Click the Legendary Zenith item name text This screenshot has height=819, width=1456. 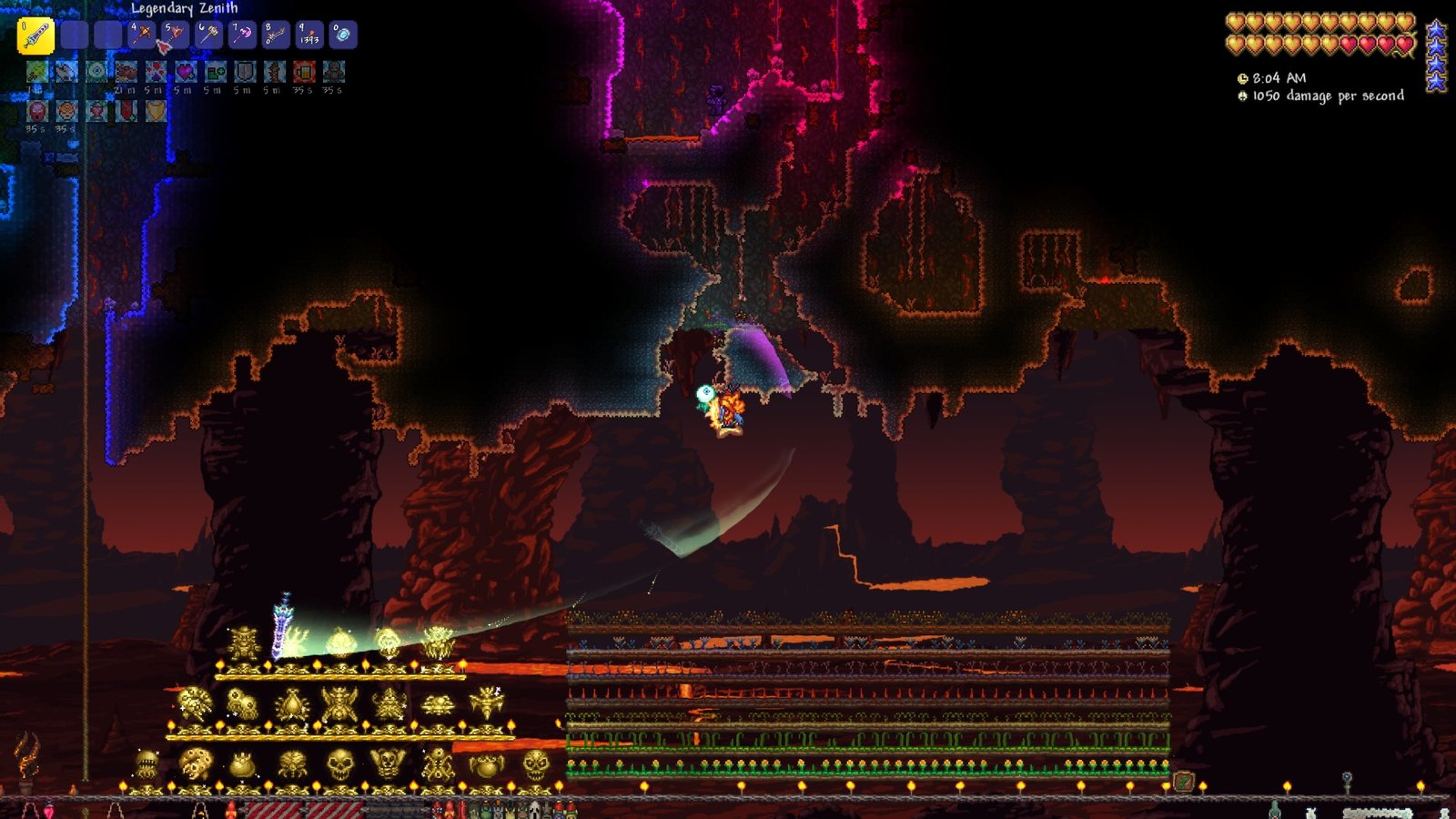point(185,7)
